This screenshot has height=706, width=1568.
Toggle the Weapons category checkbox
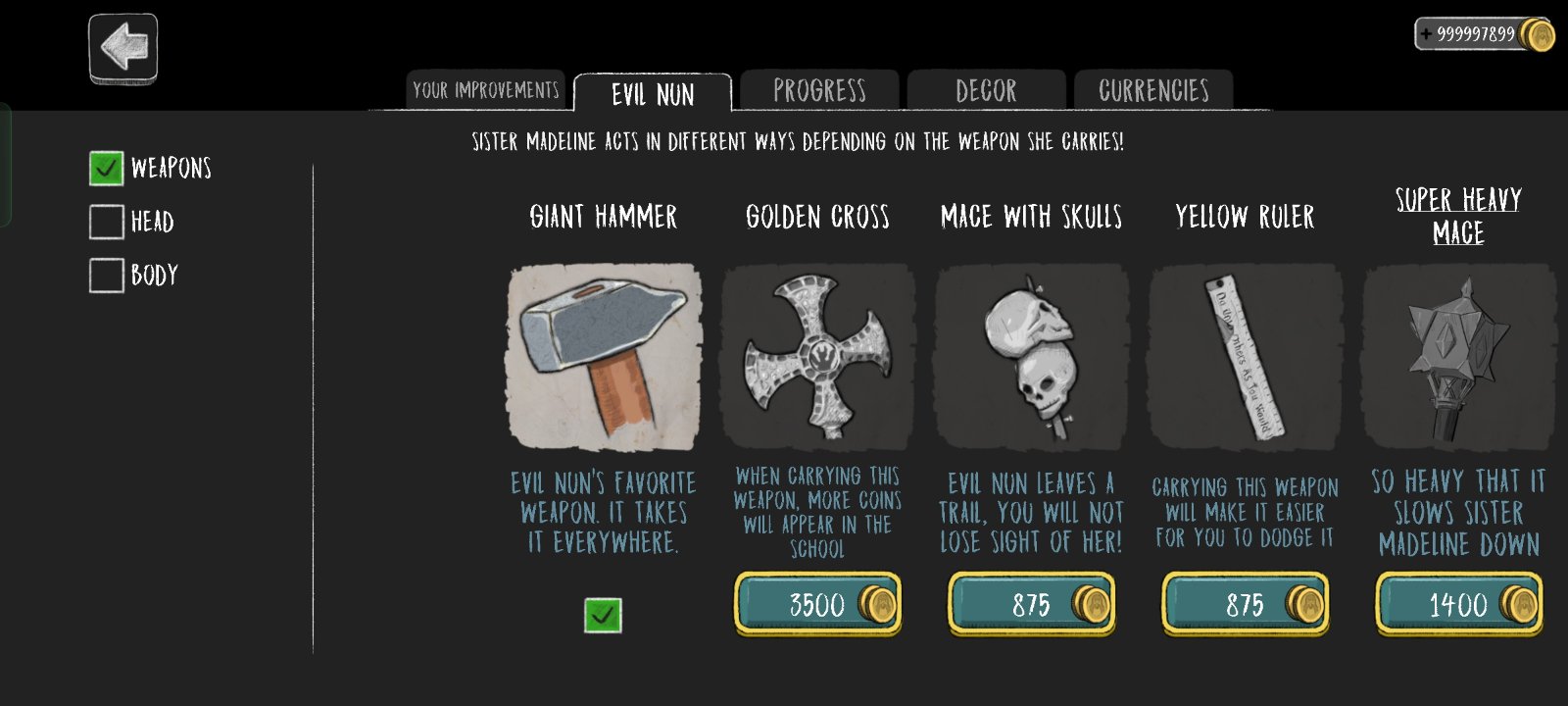coord(107,169)
